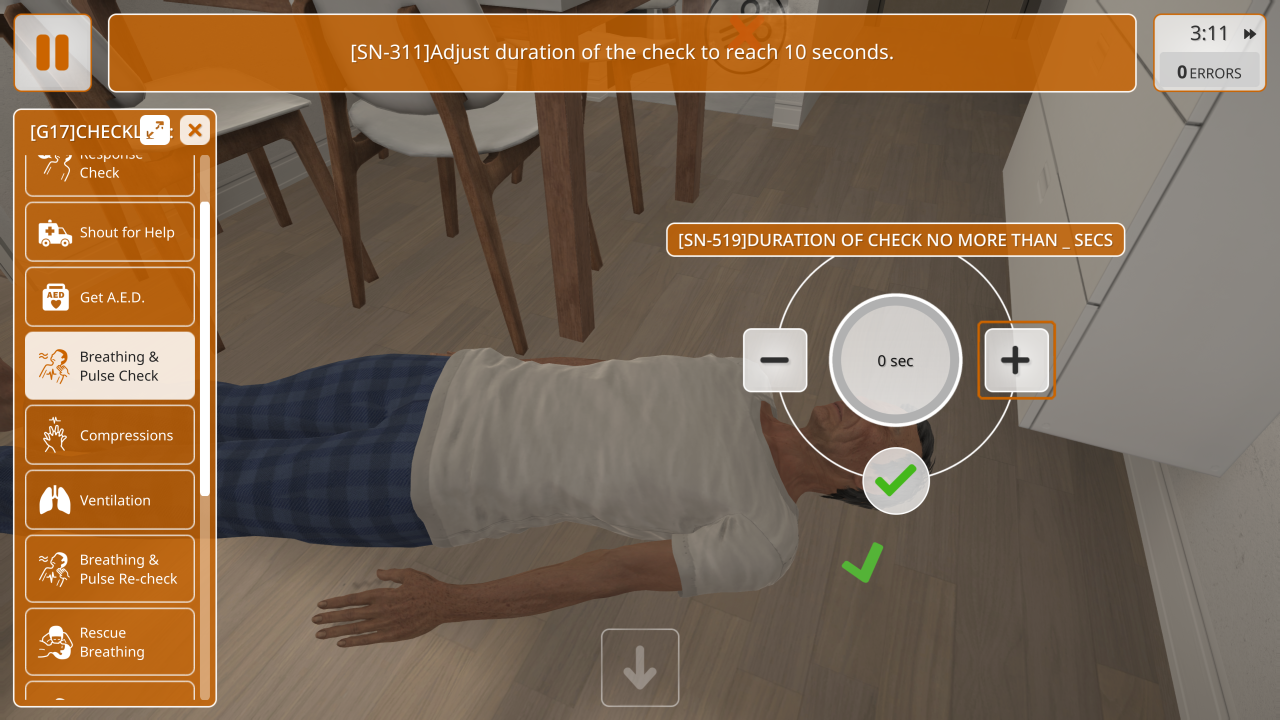Pause the simulation
This screenshot has height=720, width=1280.
(52, 53)
